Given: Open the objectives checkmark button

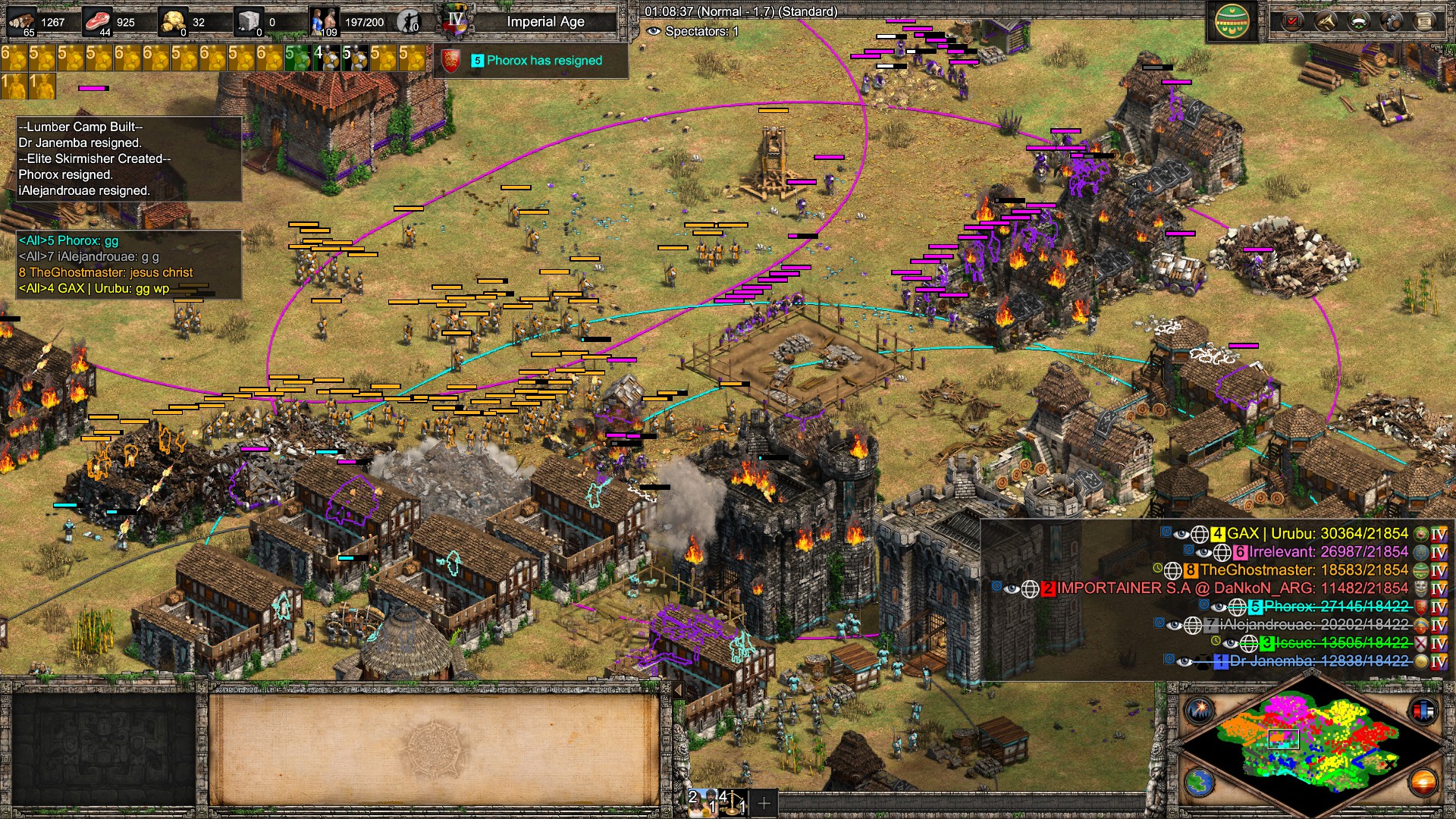Looking at the screenshot, I should click(x=1292, y=21).
